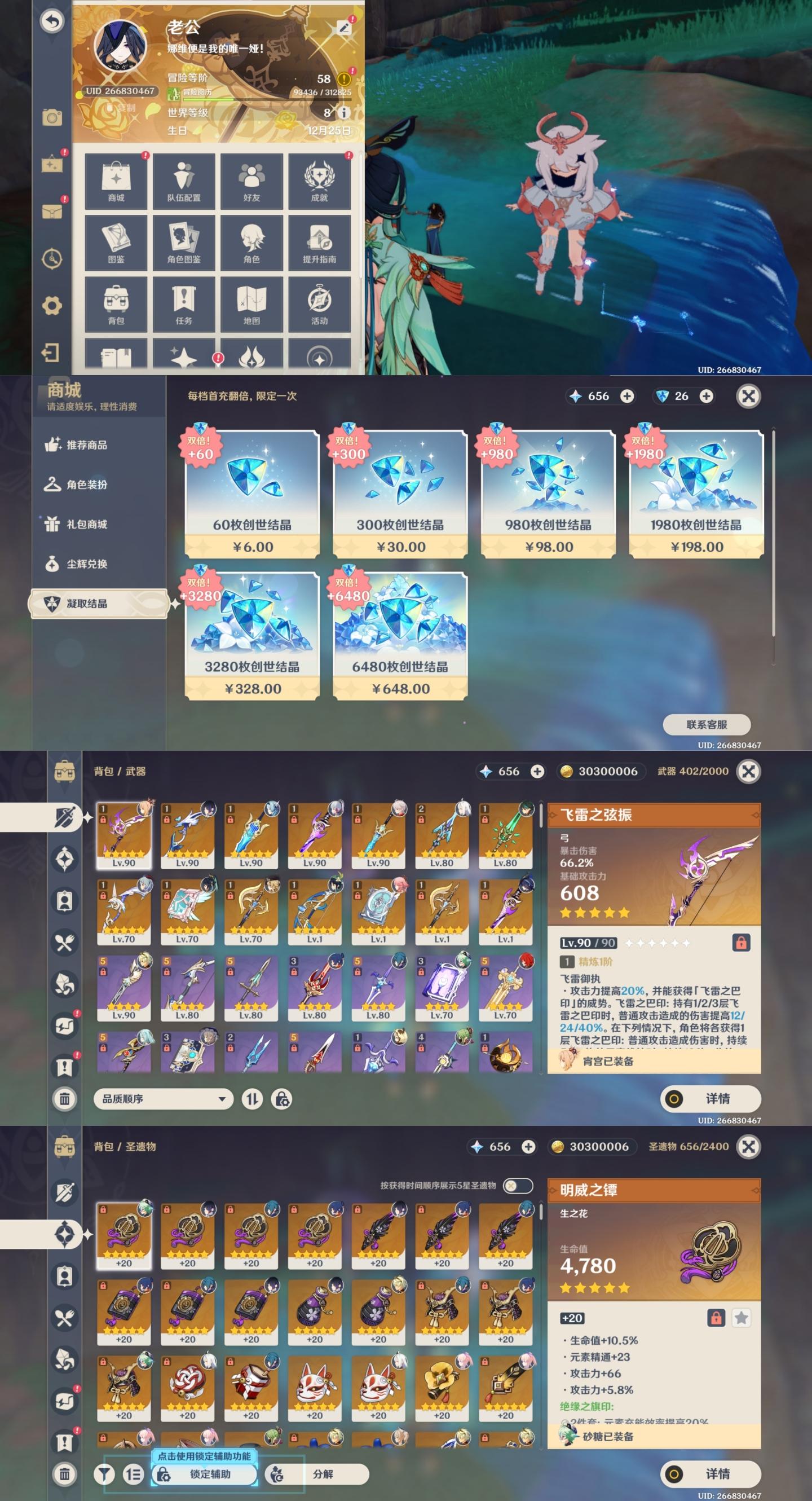Activate the 锁定辅助 button
Viewport: 812px width, 1501px height.
[205, 1473]
